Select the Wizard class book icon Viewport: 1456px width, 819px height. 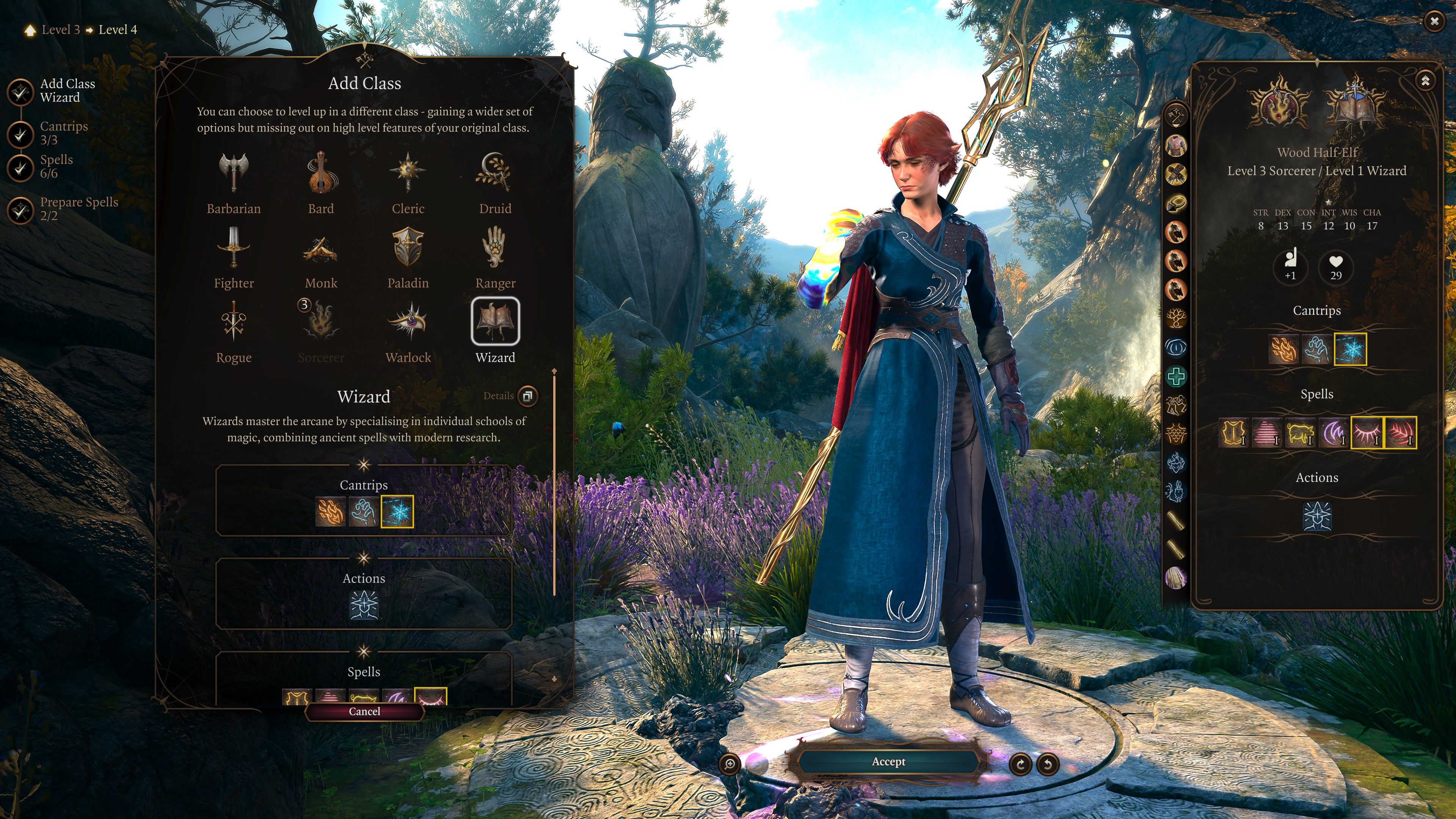[494, 321]
